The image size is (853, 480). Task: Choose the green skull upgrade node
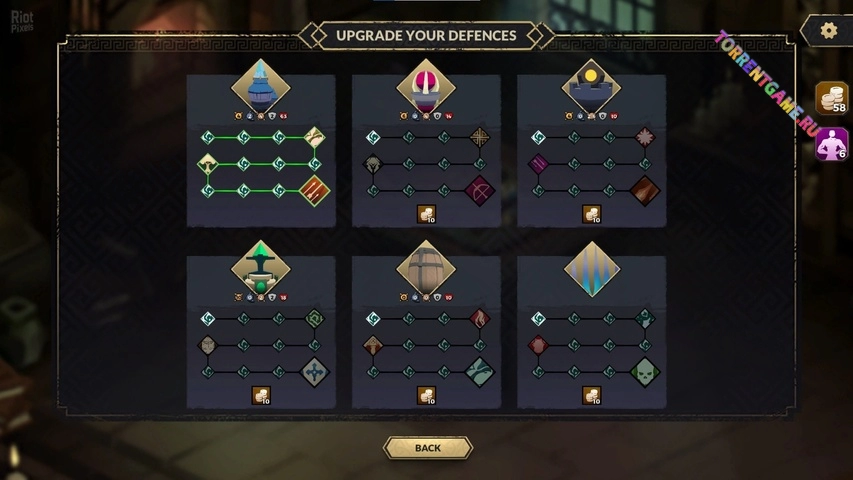coord(645,372)
